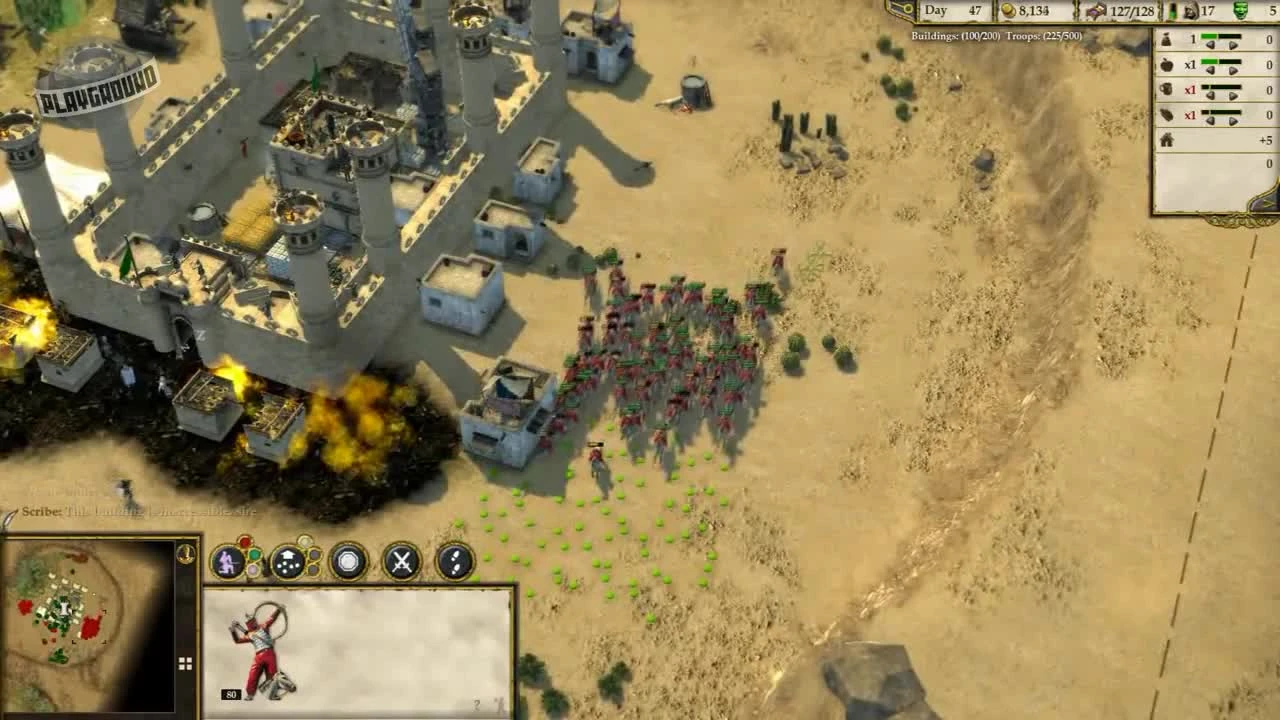Select the footprints movement order icon

coord(455,562)
